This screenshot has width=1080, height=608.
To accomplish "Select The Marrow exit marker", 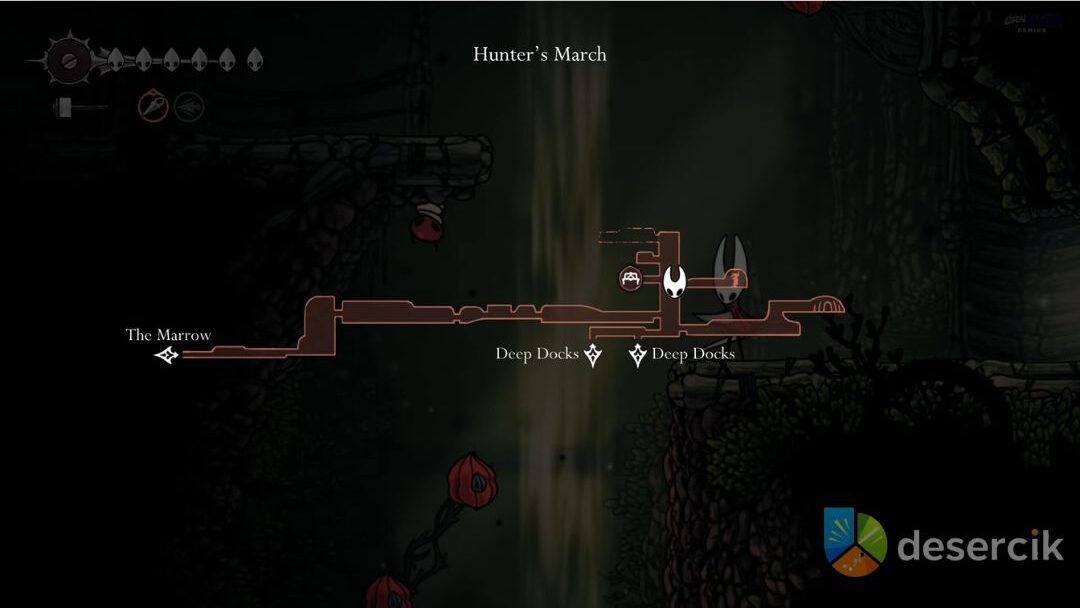I will (x=167, y=354).
